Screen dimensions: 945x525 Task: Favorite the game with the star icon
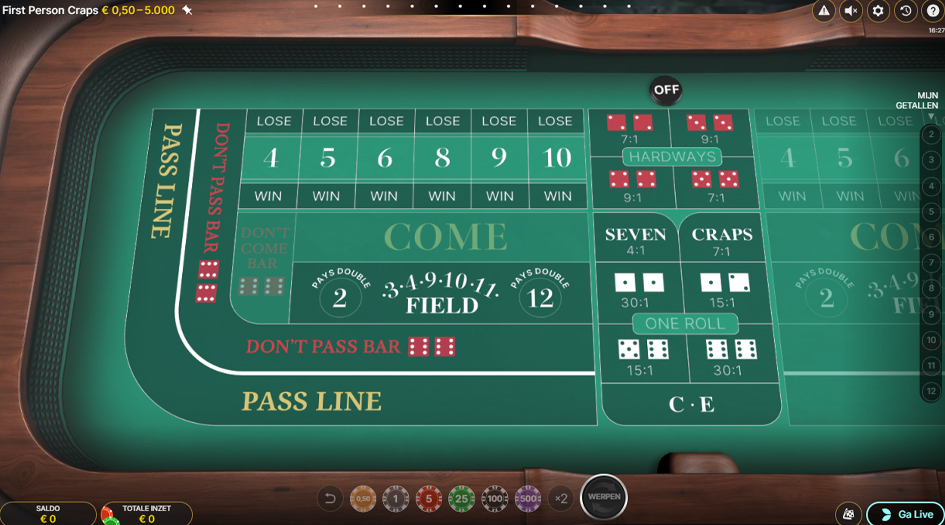[x=187, y=10]
